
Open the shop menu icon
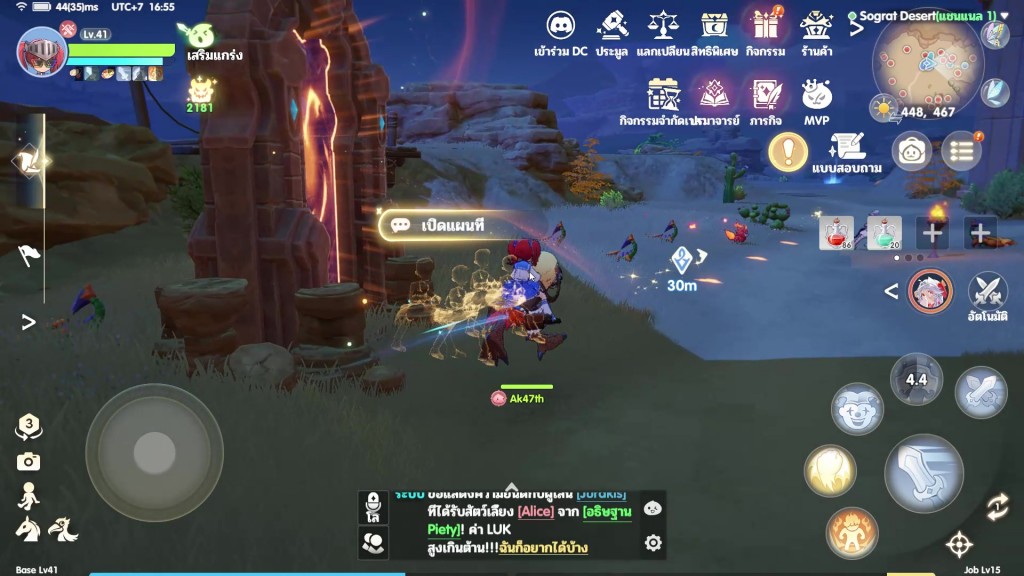(x=817, y=26)
